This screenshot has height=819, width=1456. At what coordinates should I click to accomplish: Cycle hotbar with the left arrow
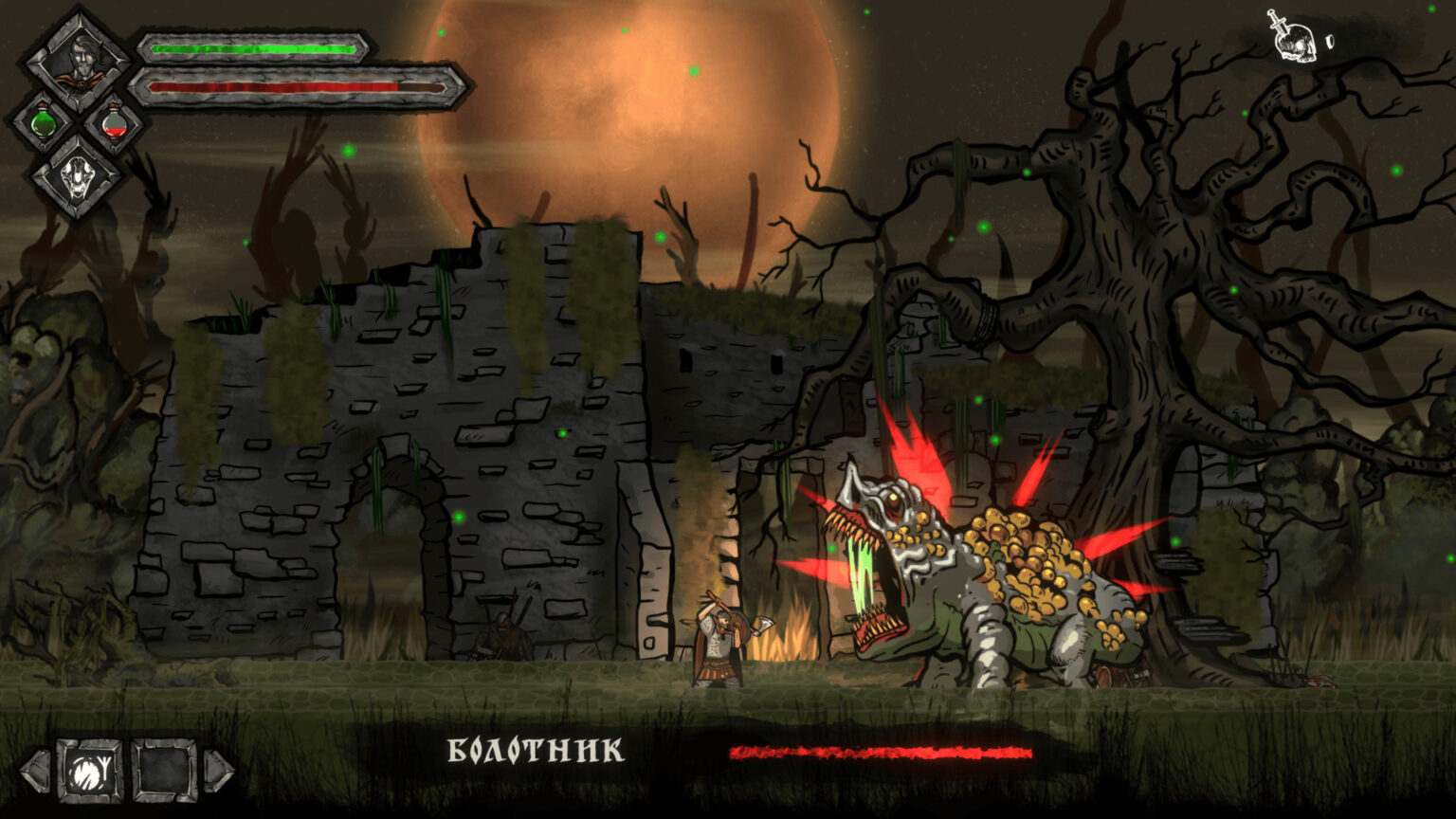[x=34, y=771]
